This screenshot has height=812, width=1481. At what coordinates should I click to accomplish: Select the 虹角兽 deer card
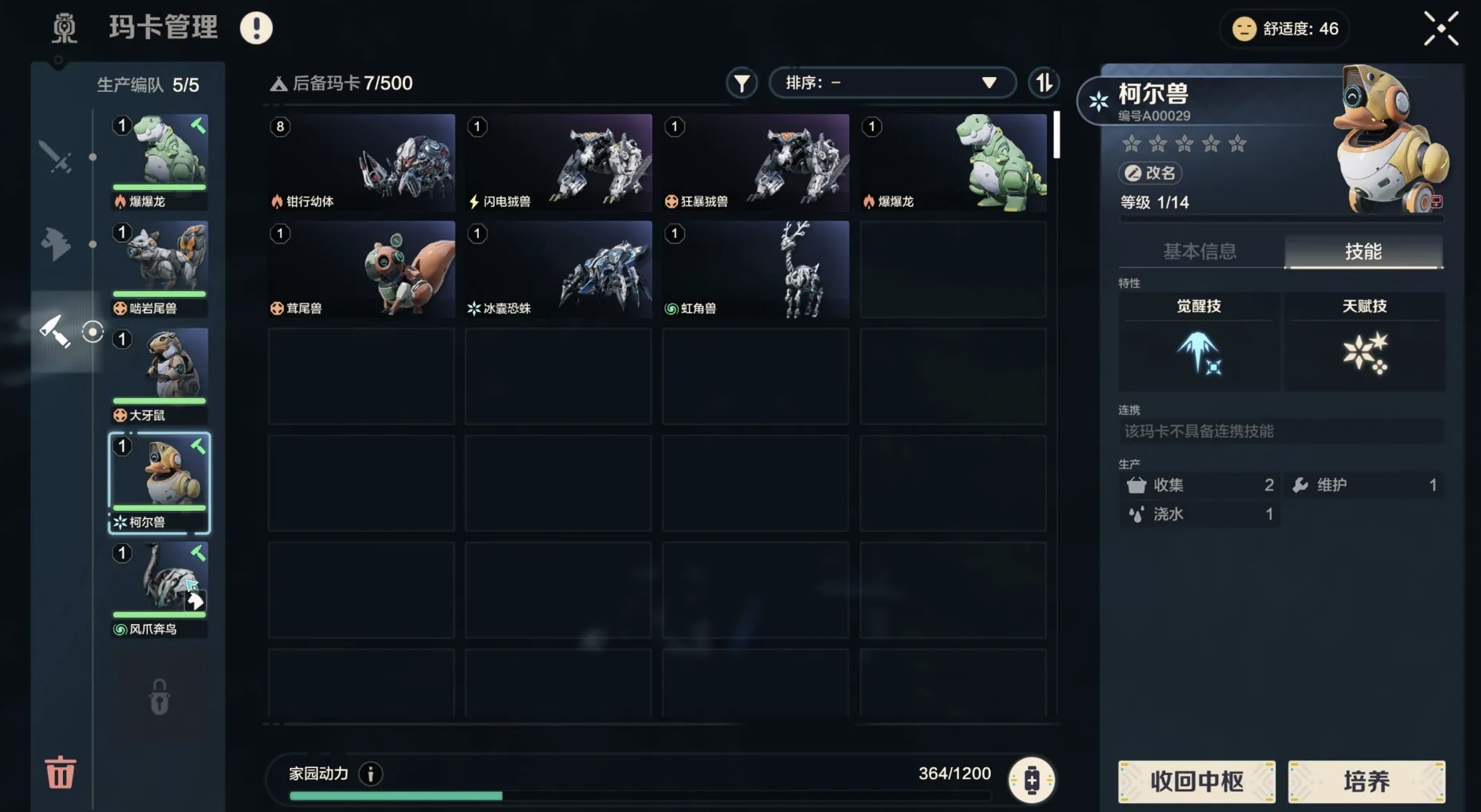coord(756,270)
